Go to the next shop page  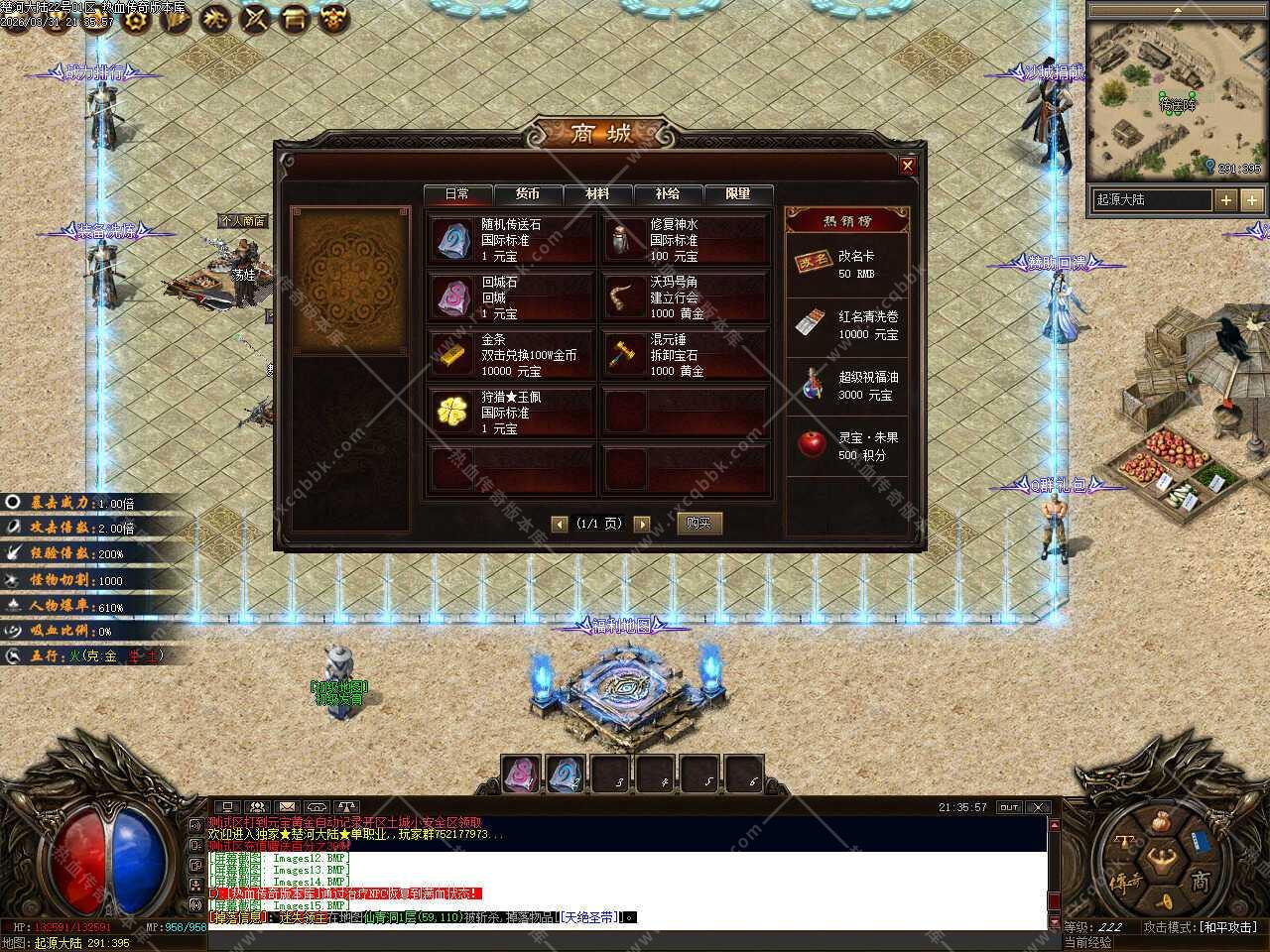642,524
